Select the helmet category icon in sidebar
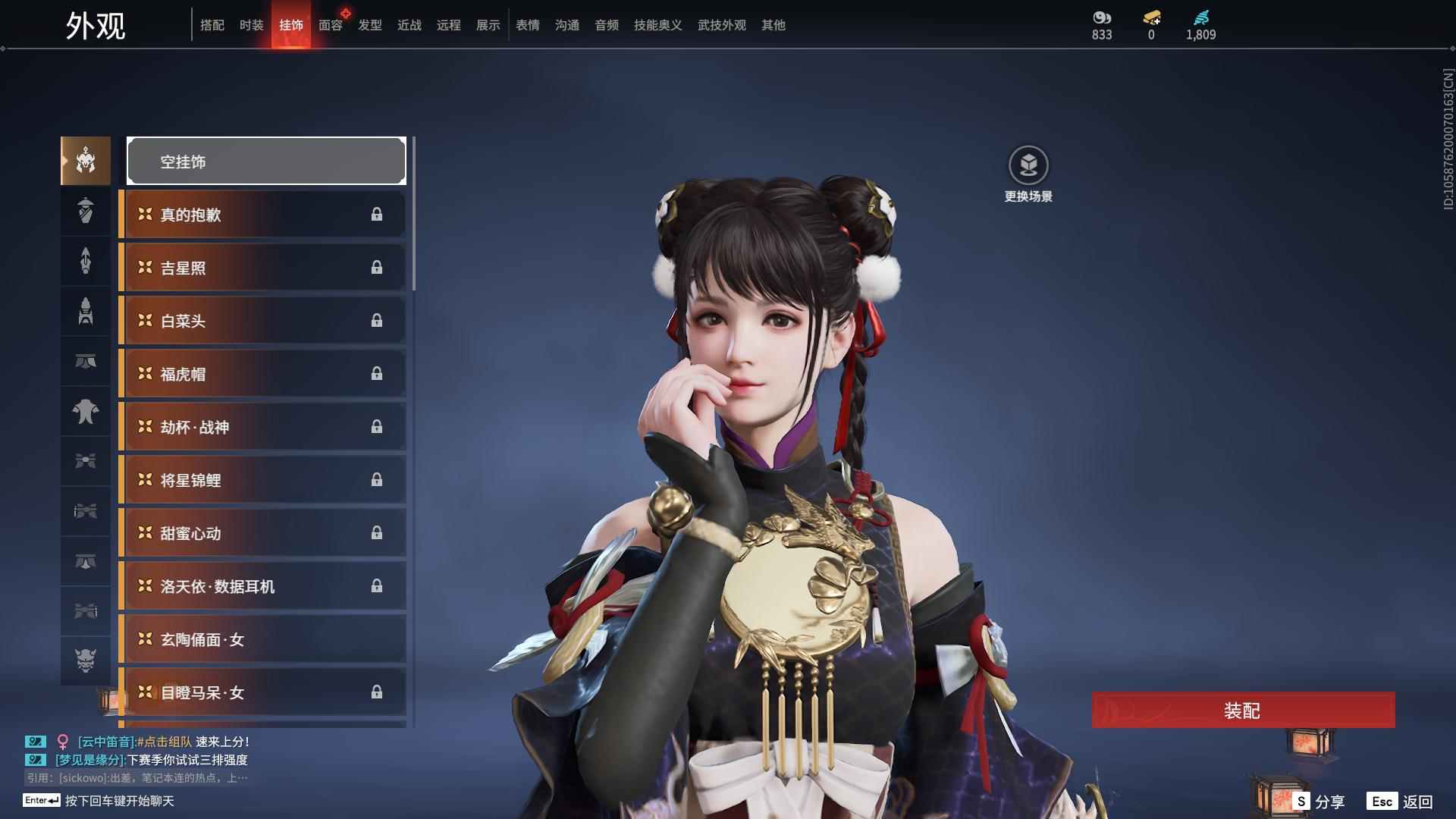 point(85,161)
